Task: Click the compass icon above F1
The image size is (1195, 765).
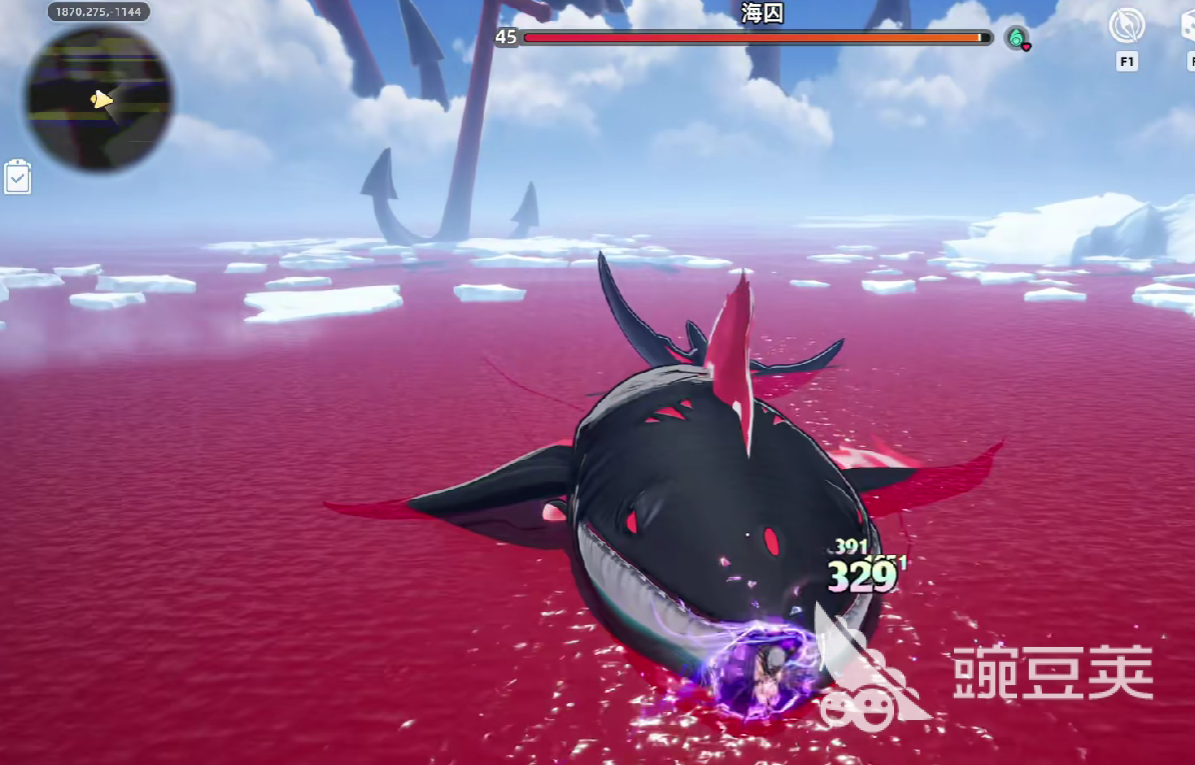Action: point(1127,27)
